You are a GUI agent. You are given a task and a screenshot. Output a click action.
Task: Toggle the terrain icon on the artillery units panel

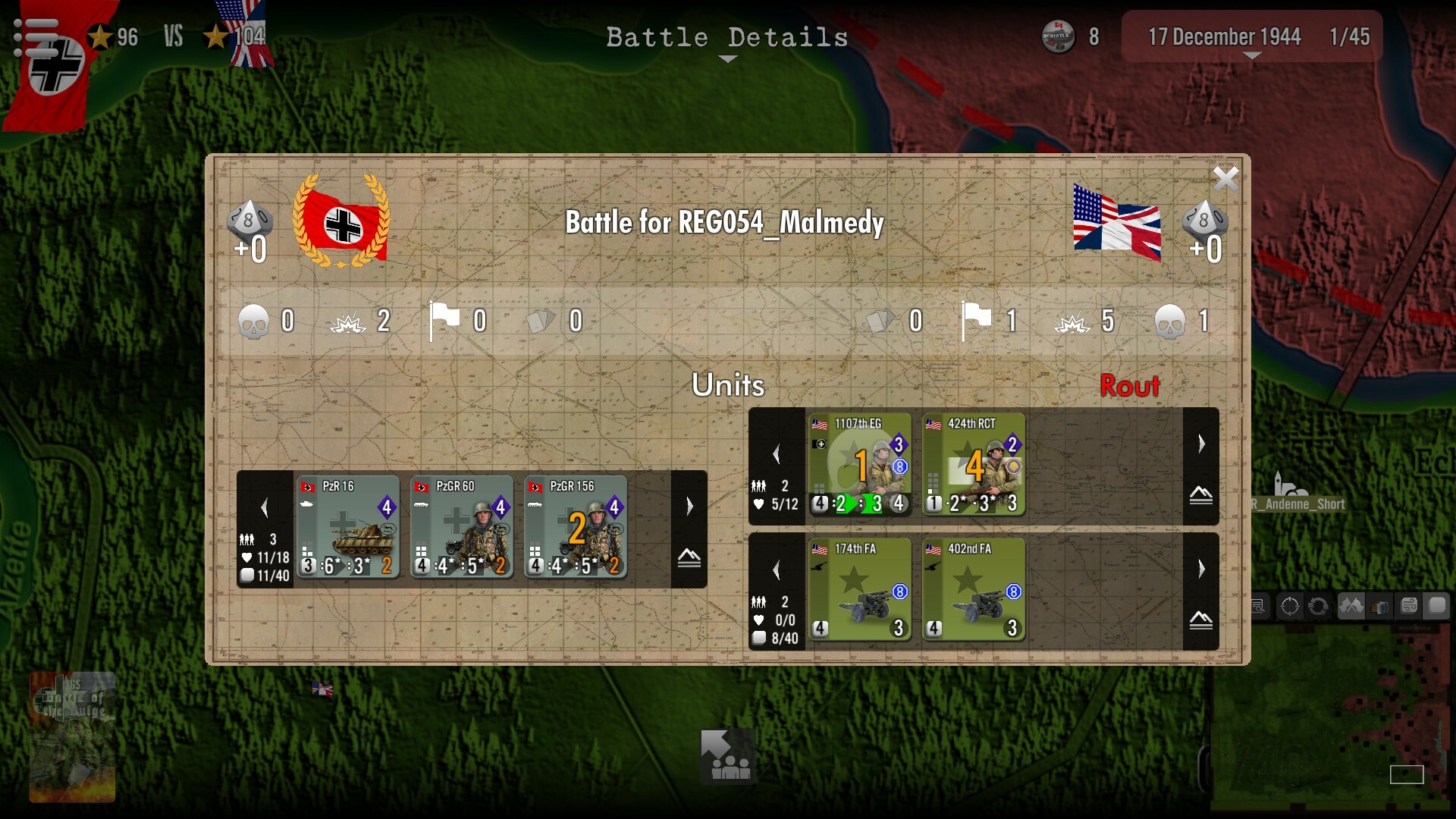tap(1200, 620)
